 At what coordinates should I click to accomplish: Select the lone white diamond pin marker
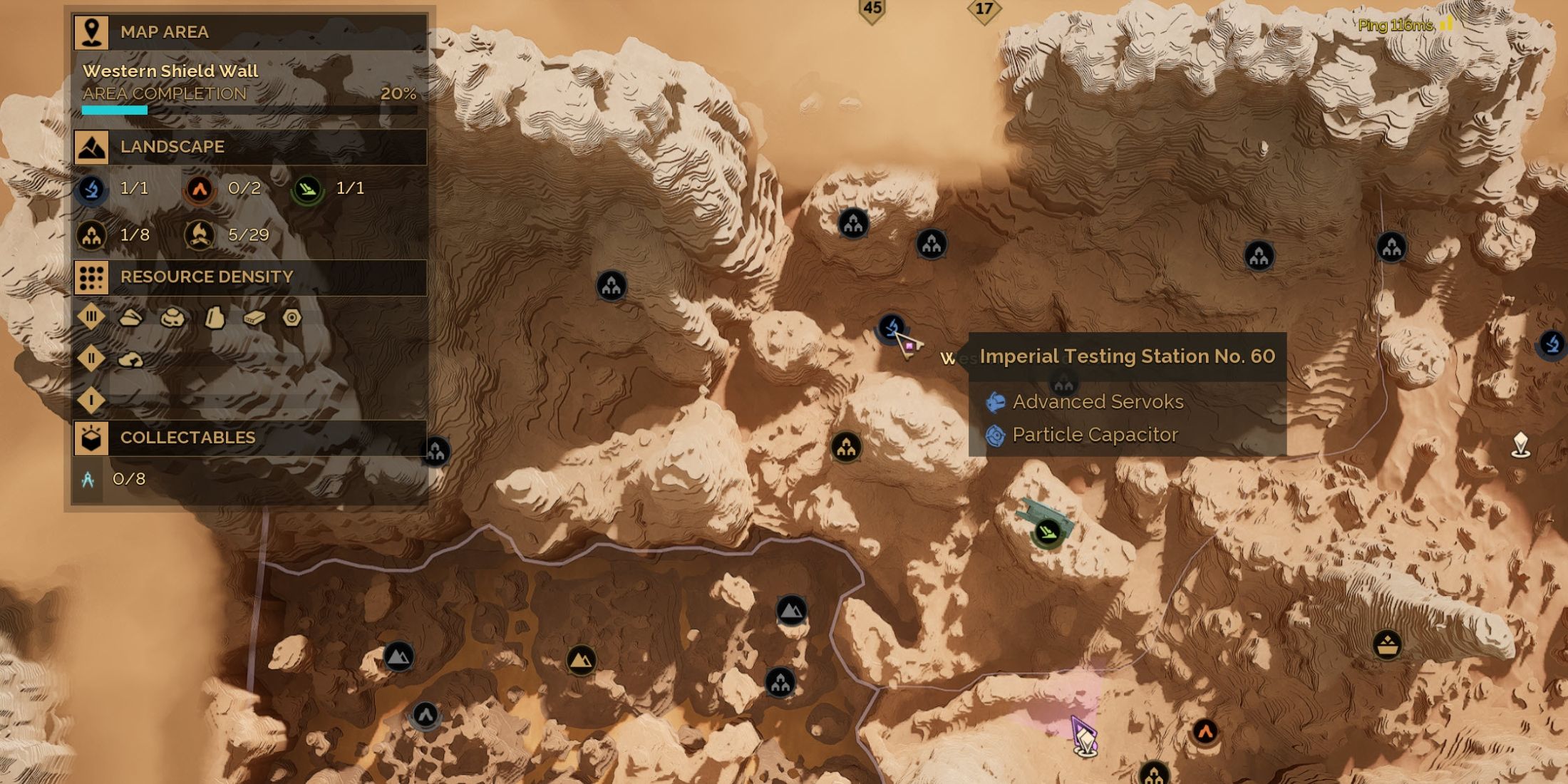[x=1520, y=445]
